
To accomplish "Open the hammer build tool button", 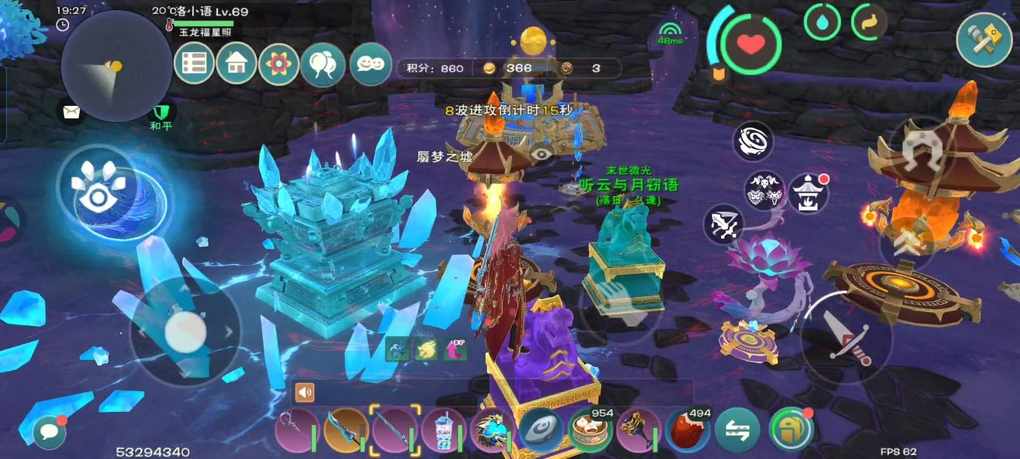I will (984, 40).
